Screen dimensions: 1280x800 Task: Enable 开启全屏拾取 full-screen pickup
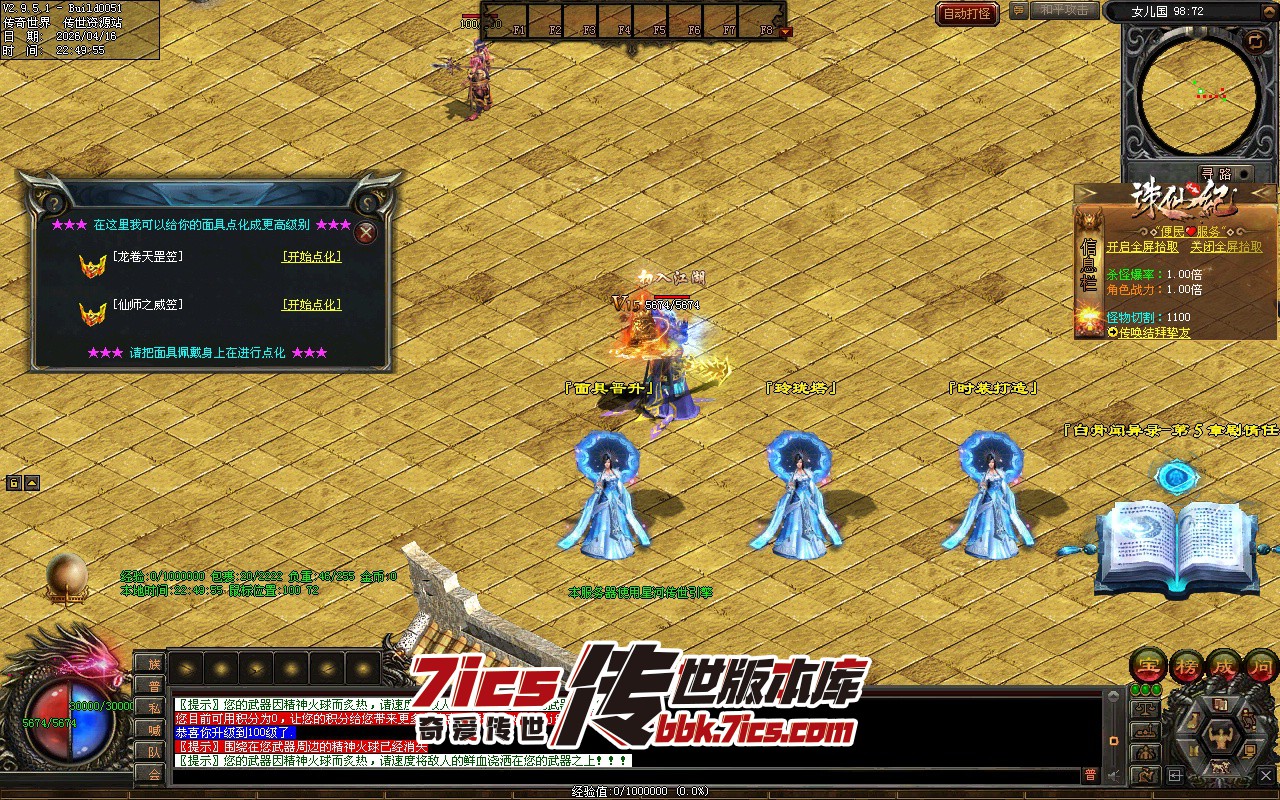(1142, 247)
